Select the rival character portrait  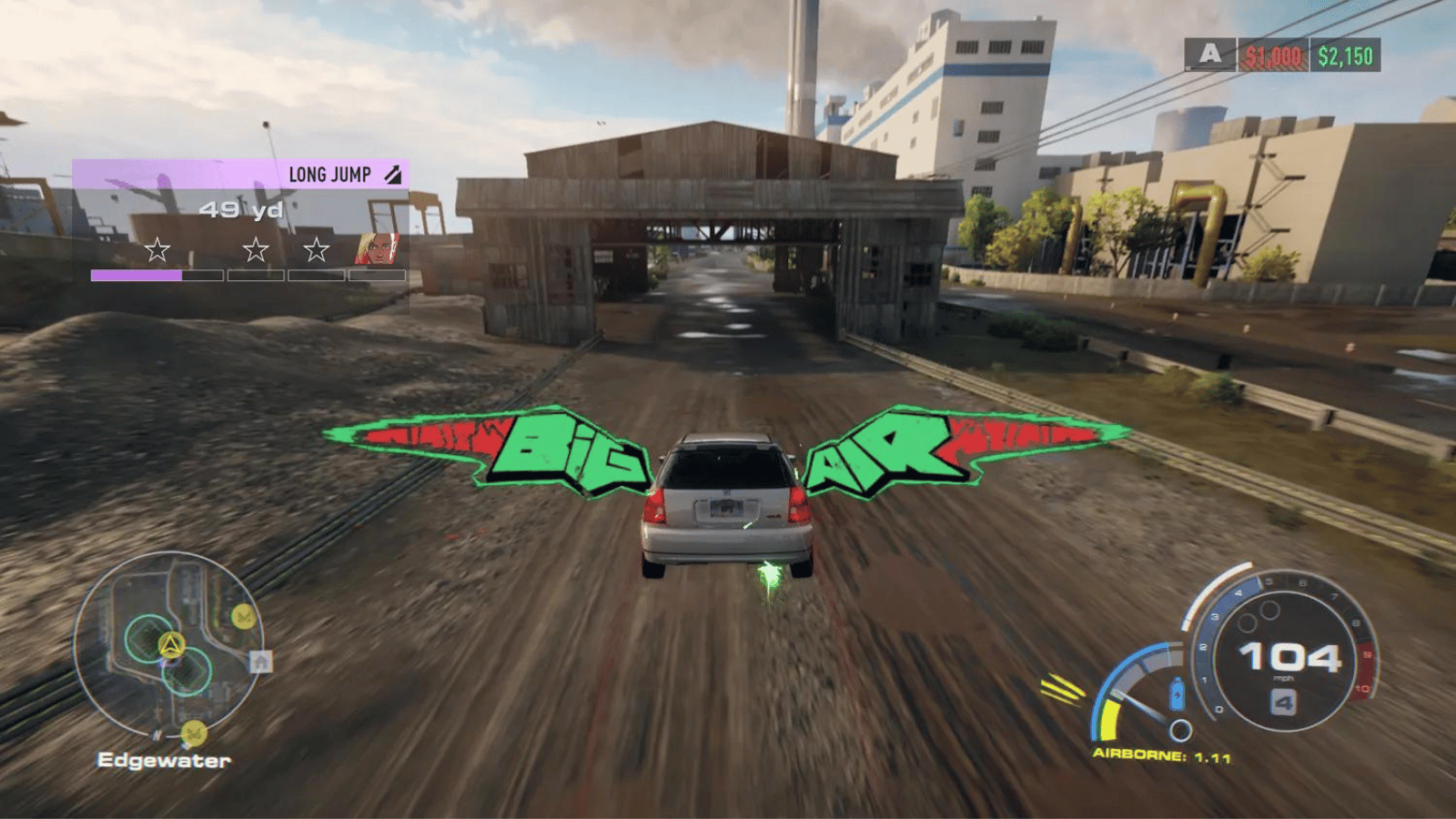pos(377,248)
